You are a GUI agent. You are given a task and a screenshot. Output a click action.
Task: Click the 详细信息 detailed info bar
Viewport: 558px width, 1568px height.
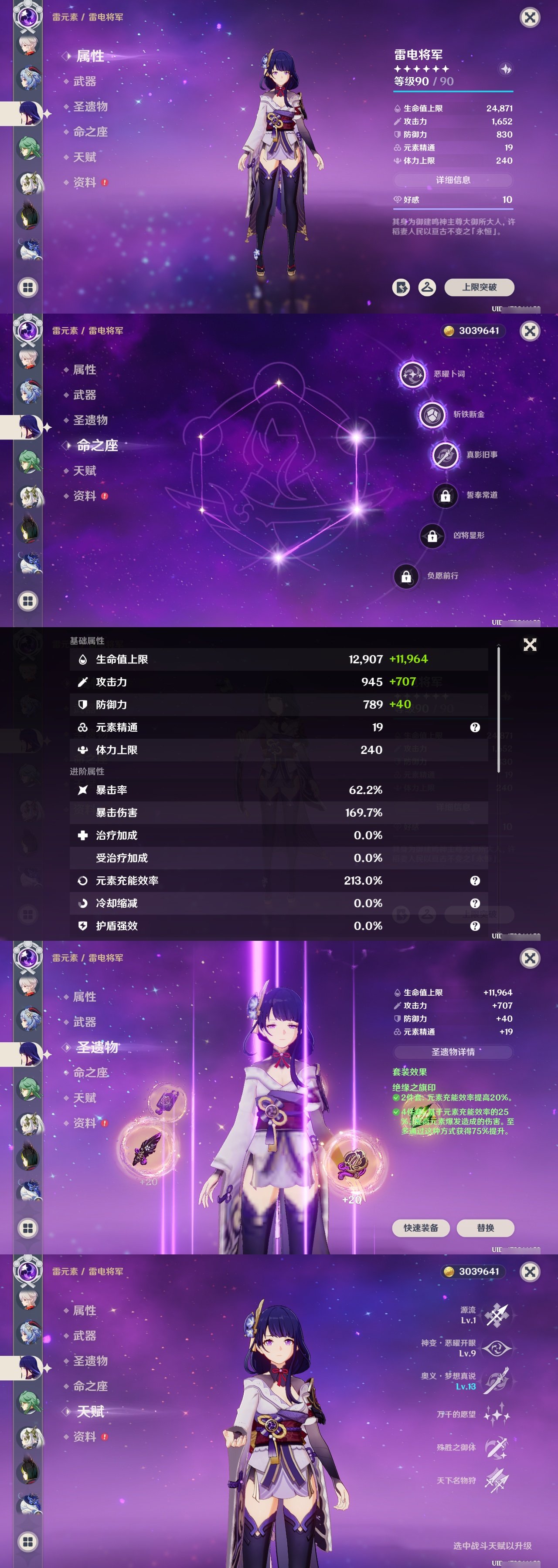454,179
